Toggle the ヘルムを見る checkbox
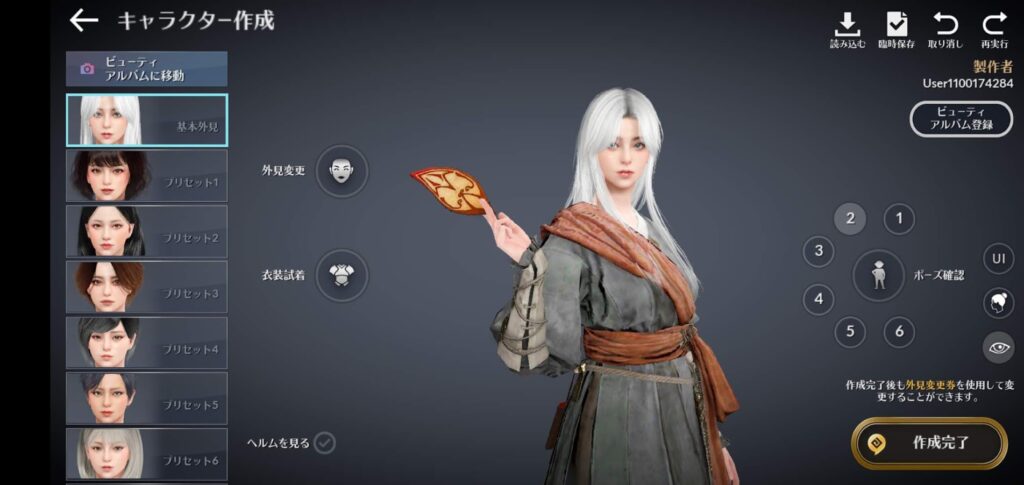 pos(325,443)
